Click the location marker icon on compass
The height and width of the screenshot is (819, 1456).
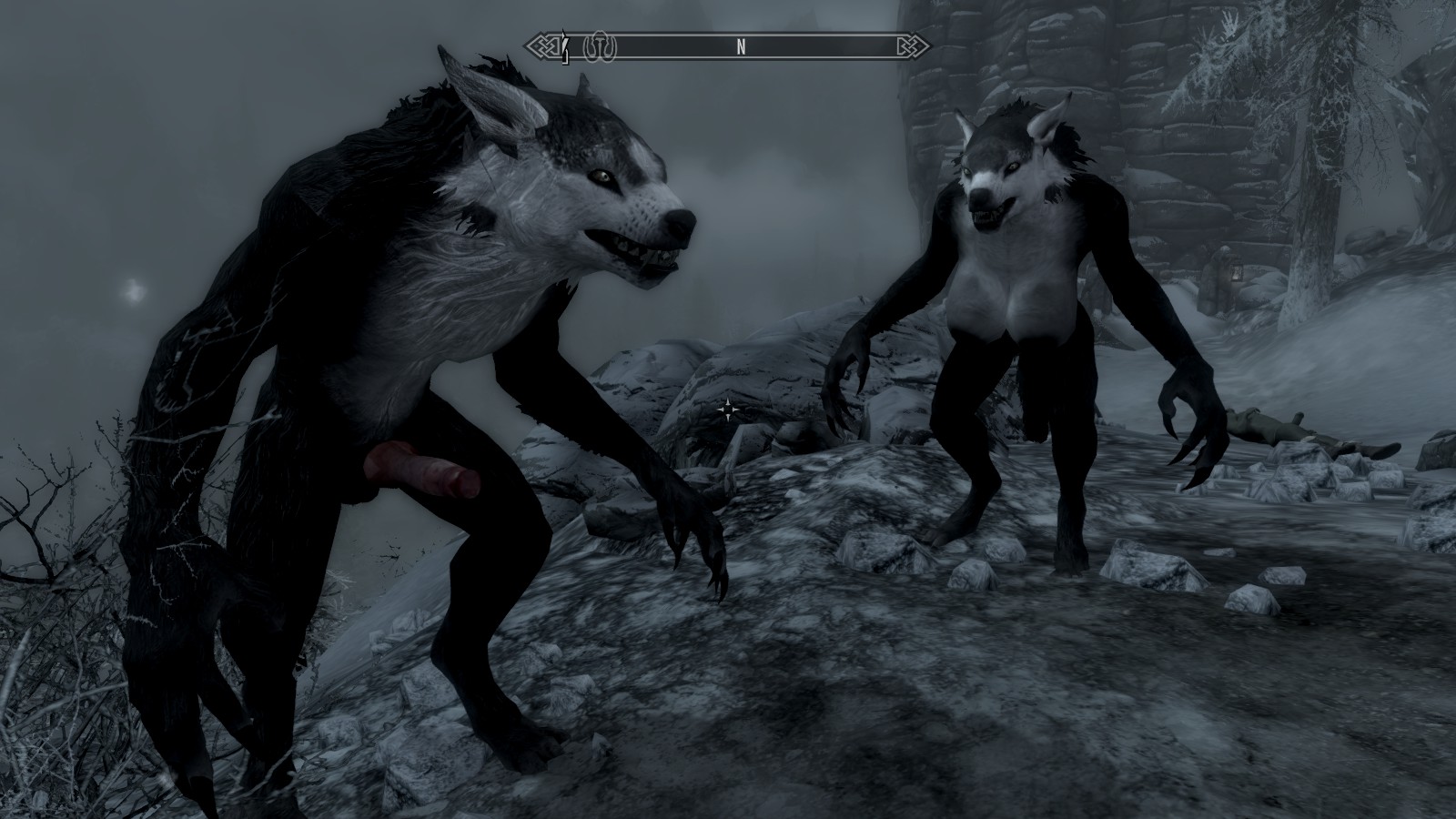coord(600,46)
